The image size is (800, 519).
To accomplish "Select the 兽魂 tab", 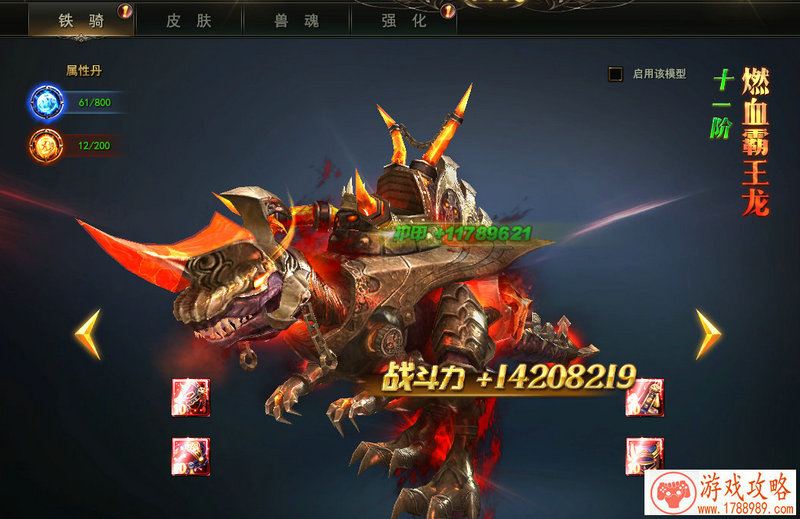I will tap(295, 19).
